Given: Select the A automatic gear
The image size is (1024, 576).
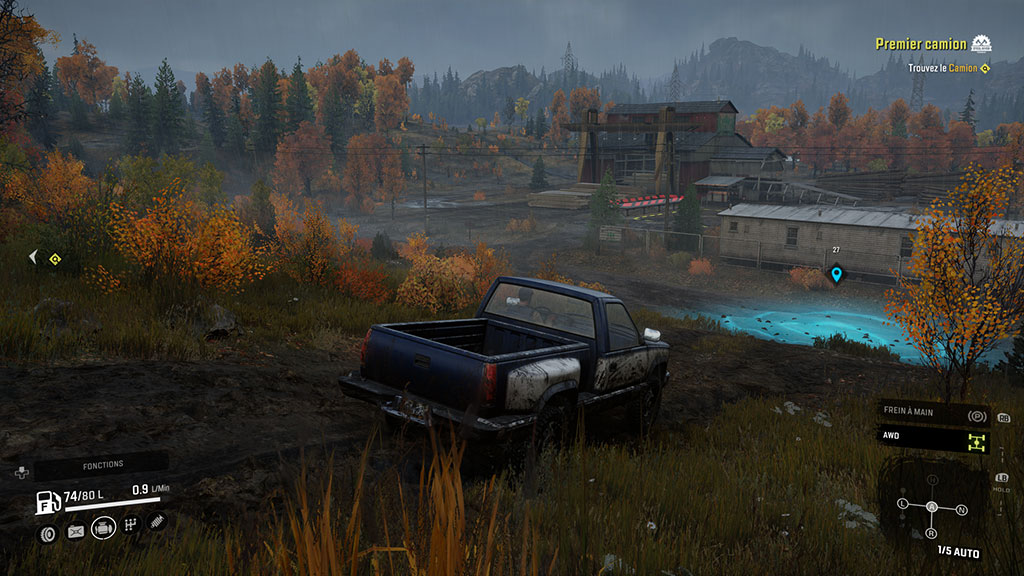Looking at the screenshot, I should 932,507.
